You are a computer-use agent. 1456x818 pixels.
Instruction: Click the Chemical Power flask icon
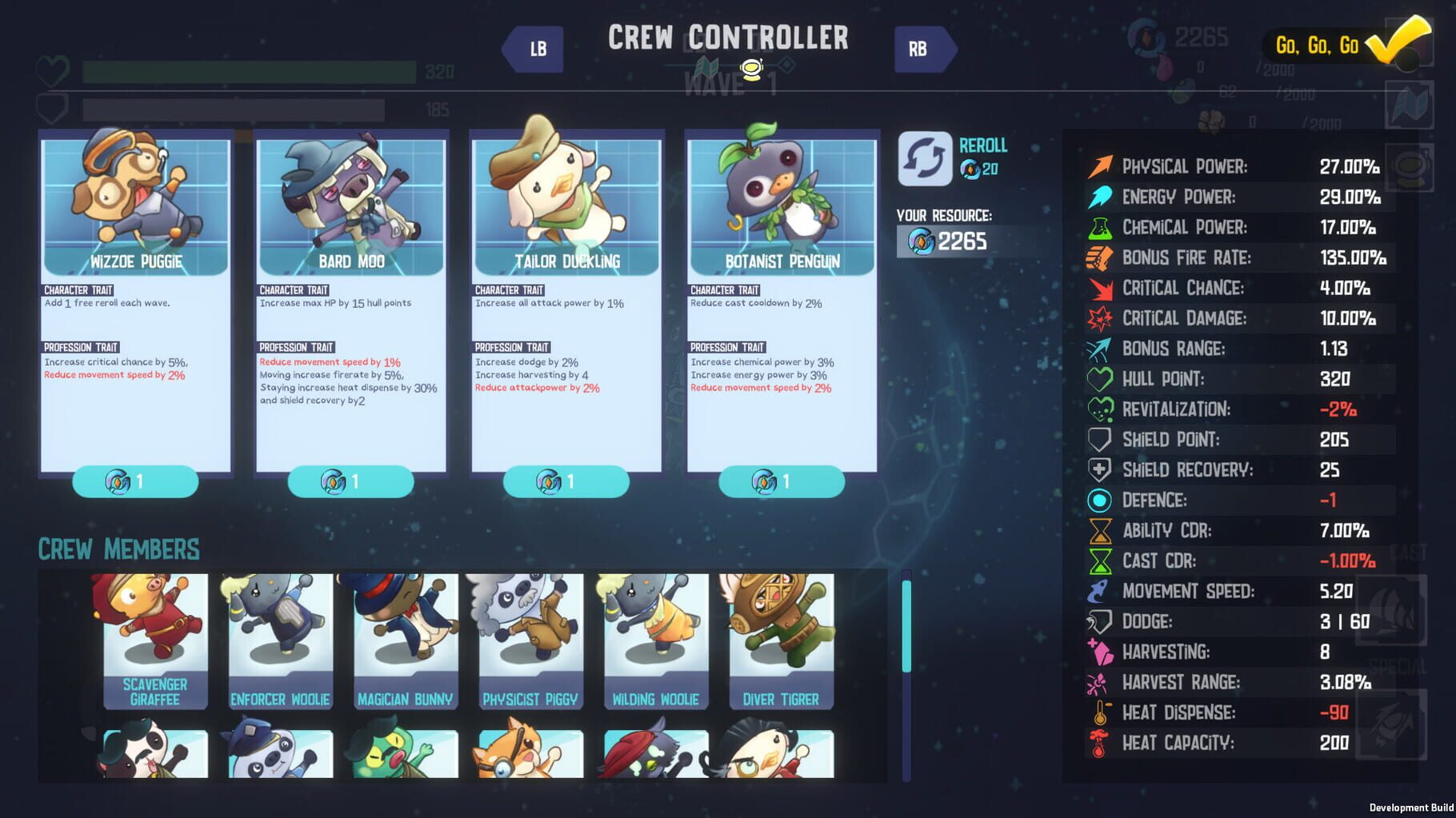[1102, 227]
